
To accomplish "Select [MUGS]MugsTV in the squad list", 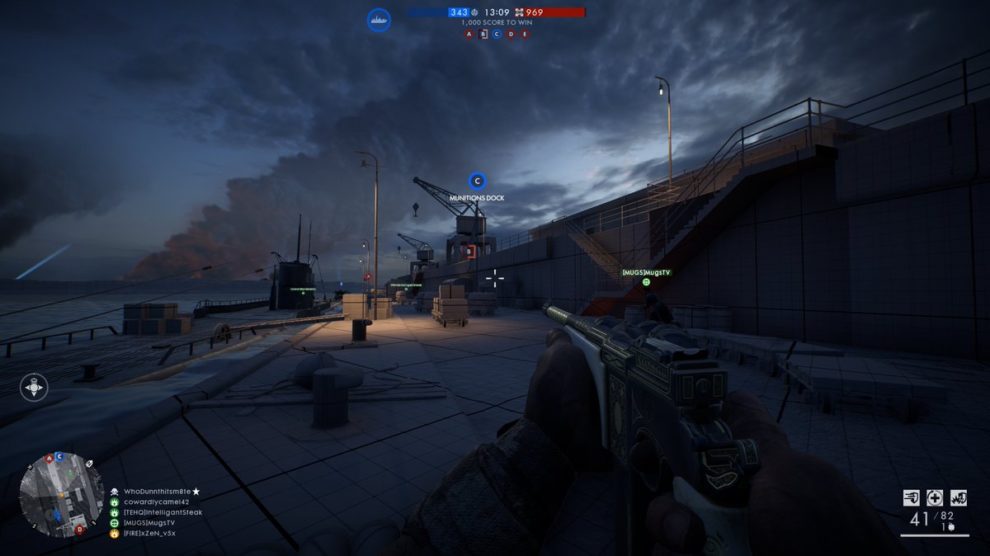I will 148,523.
